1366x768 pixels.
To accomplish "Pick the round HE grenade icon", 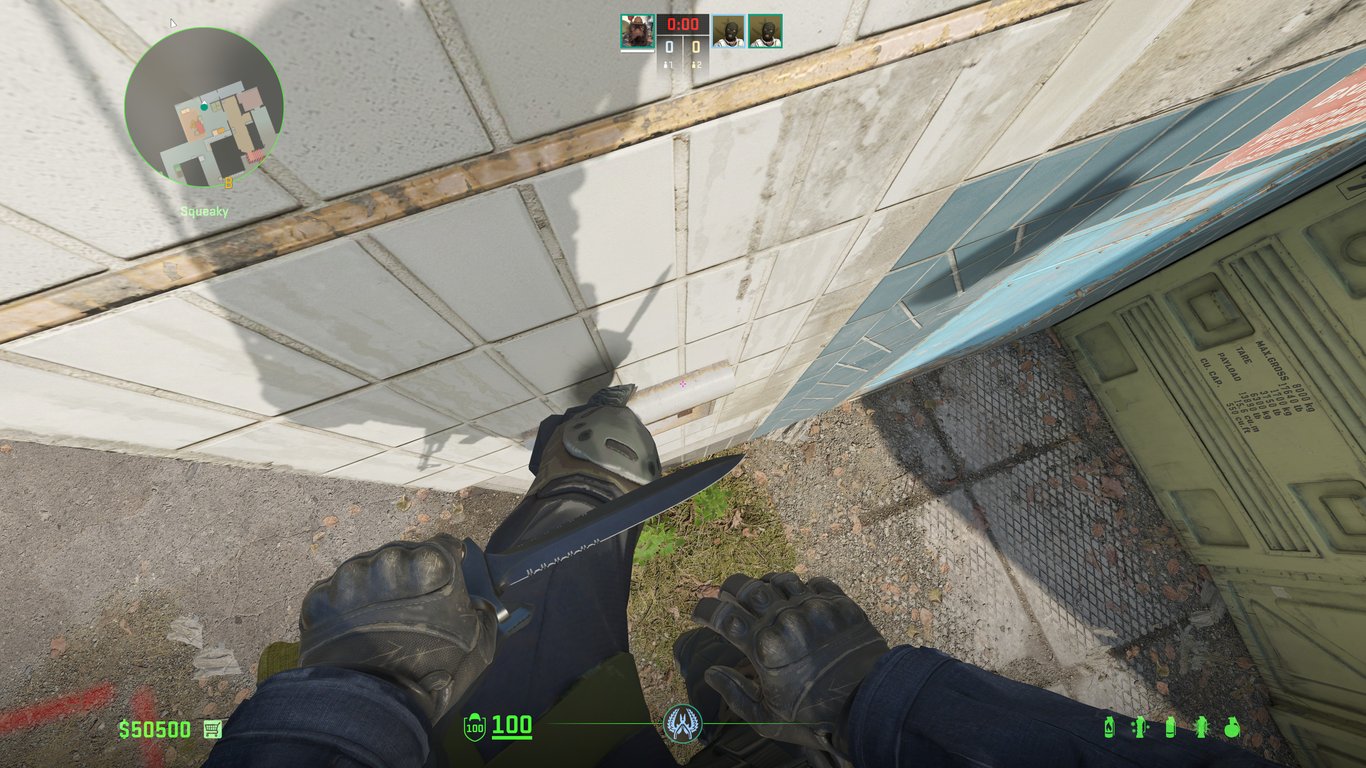I will (x=1231, y=727).
